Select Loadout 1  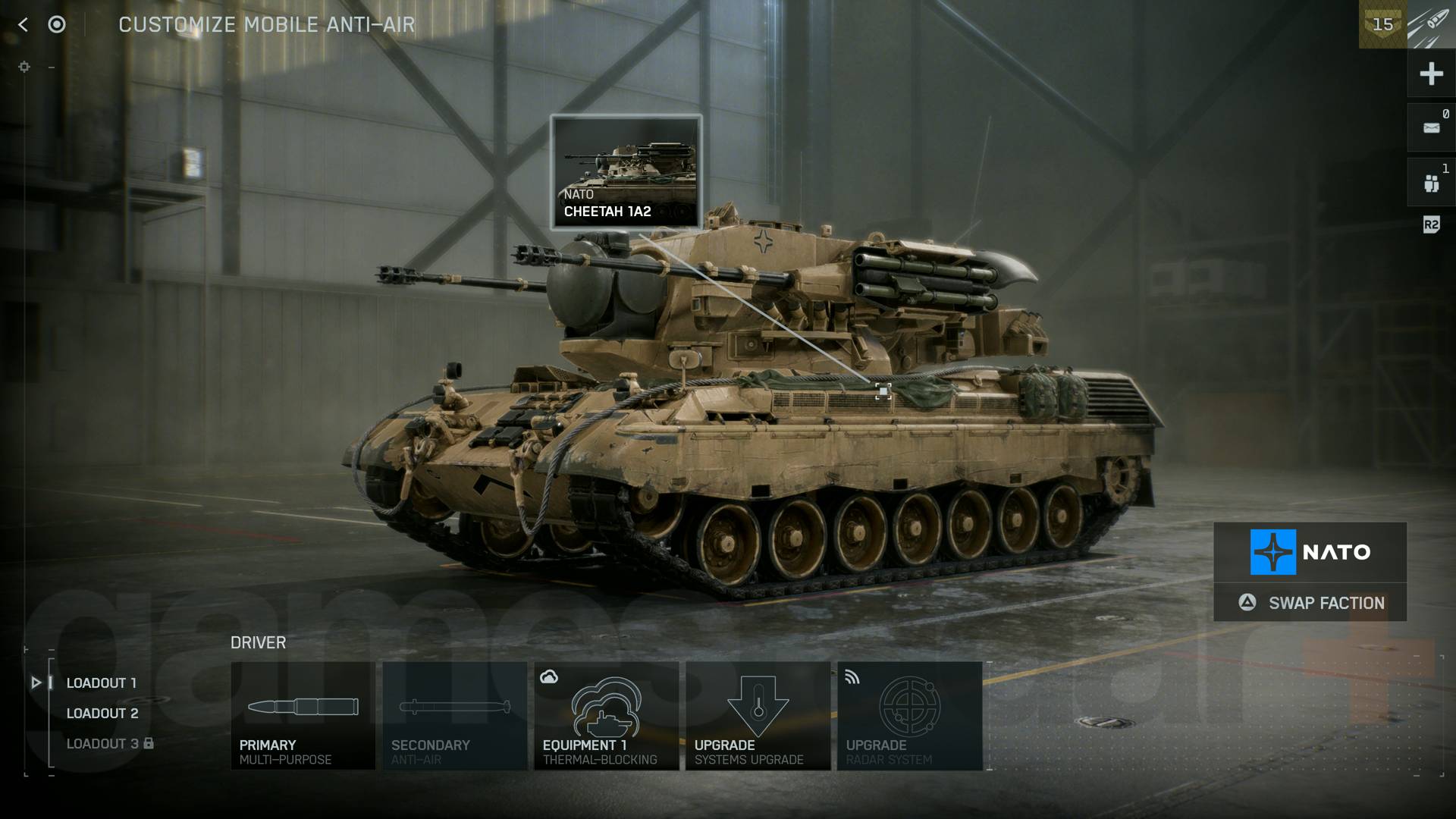tap(102, 682)
